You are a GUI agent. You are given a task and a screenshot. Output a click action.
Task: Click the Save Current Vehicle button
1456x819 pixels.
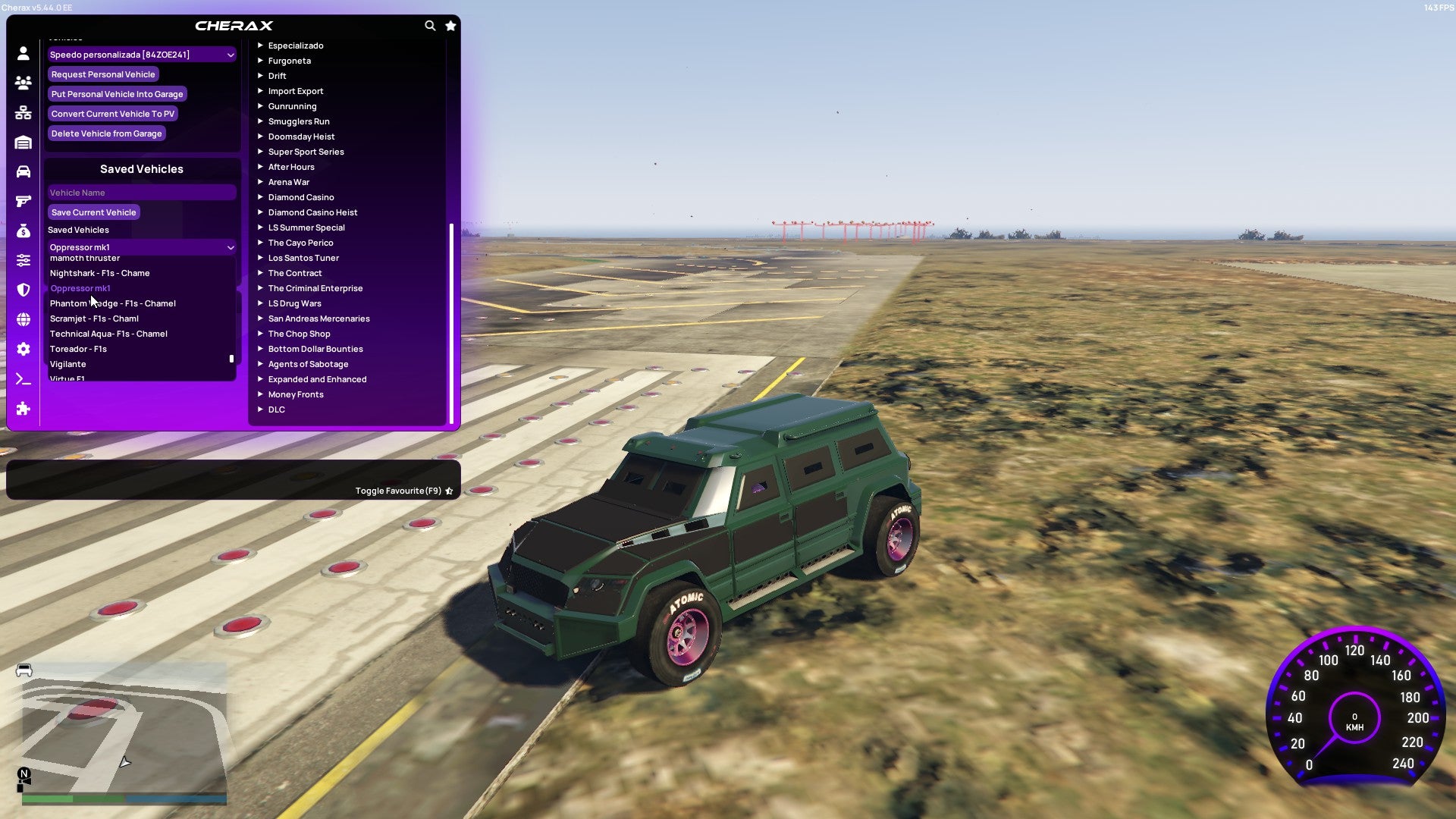(93, 212)
